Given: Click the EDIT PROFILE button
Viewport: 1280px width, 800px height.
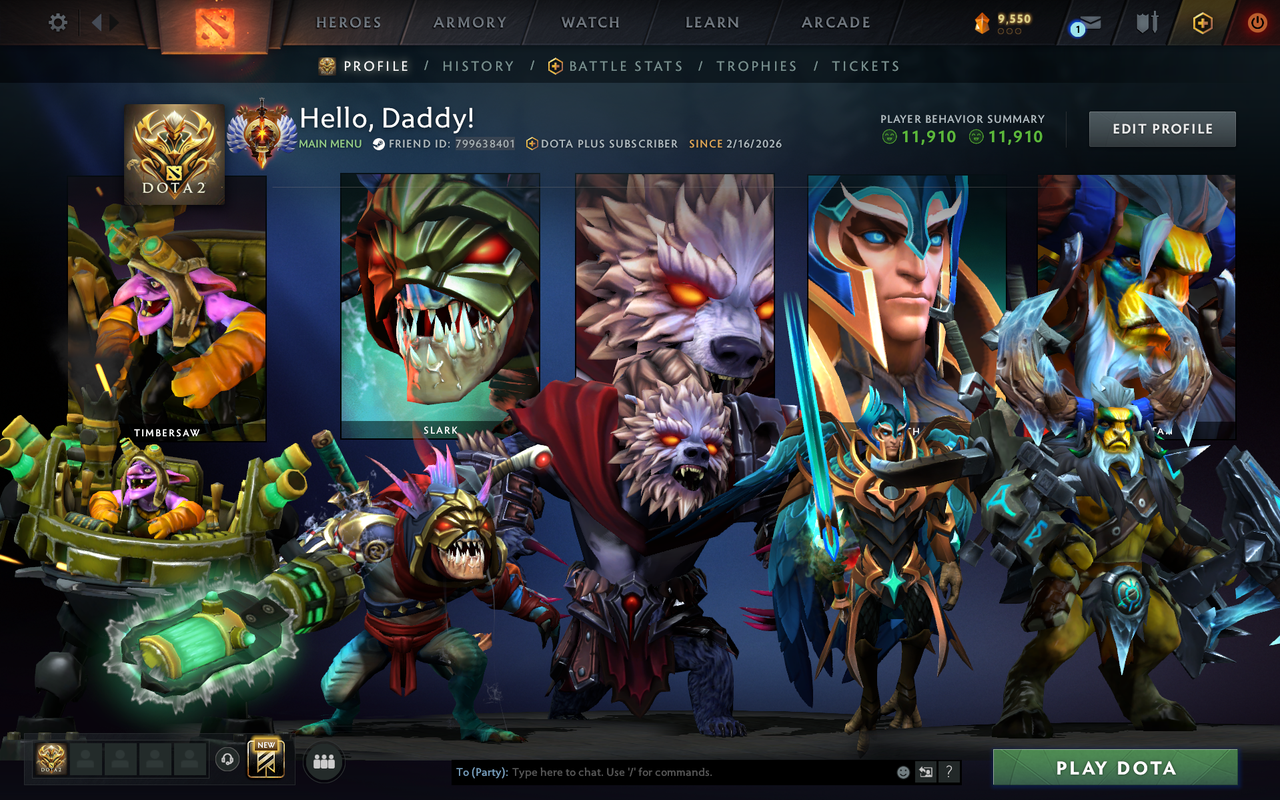Looking at the screenshot, I should tap(1162, 128).
